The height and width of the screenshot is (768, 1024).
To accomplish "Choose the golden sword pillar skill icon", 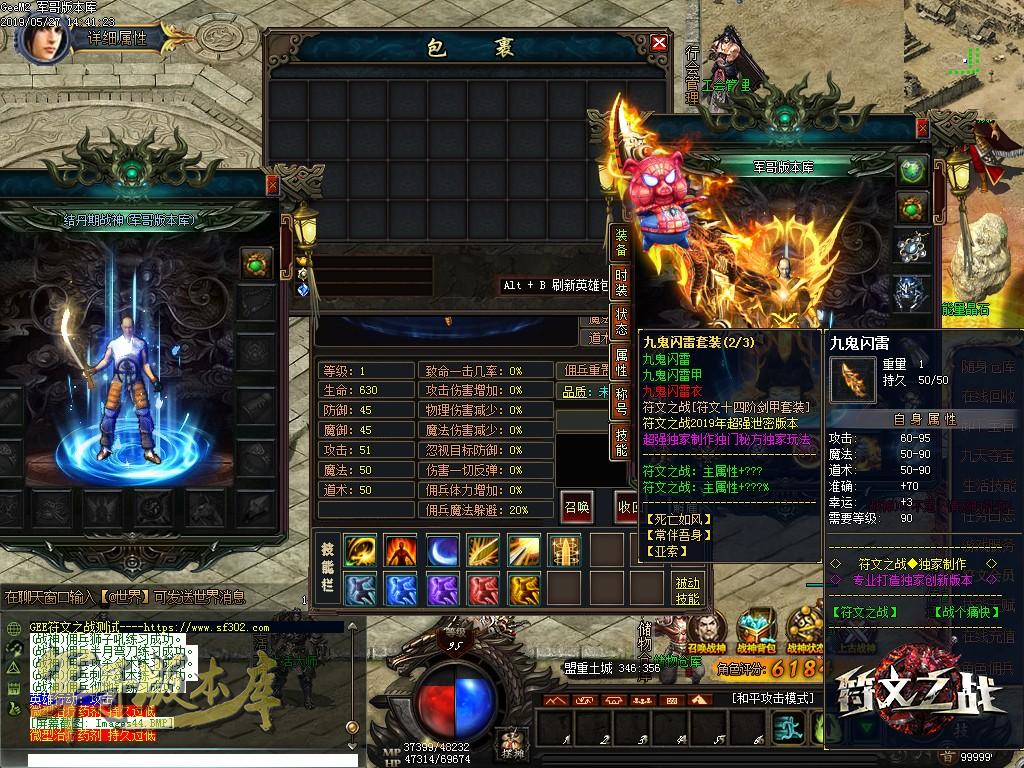I will (564, 551).
